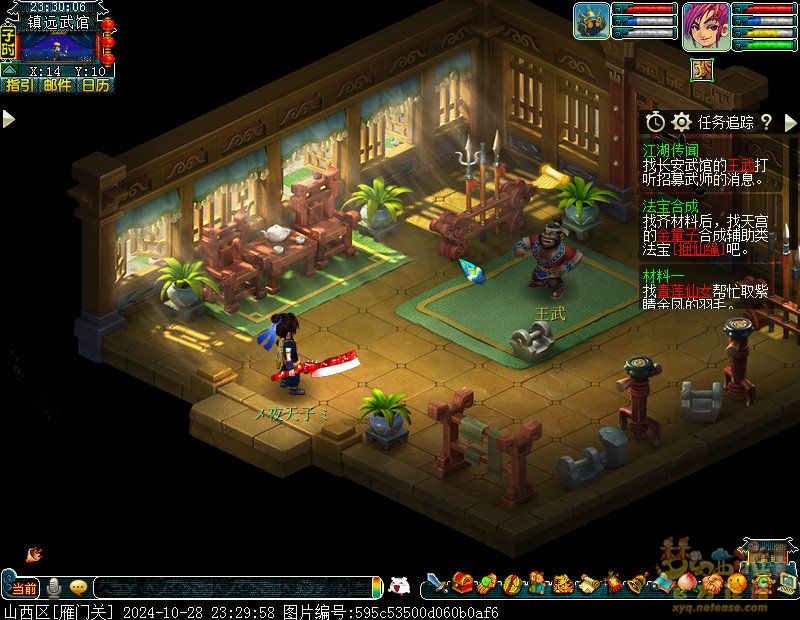Collapse the minimap with the up-arrow button
Screen dimensions: 800x620
coord(9,71)
